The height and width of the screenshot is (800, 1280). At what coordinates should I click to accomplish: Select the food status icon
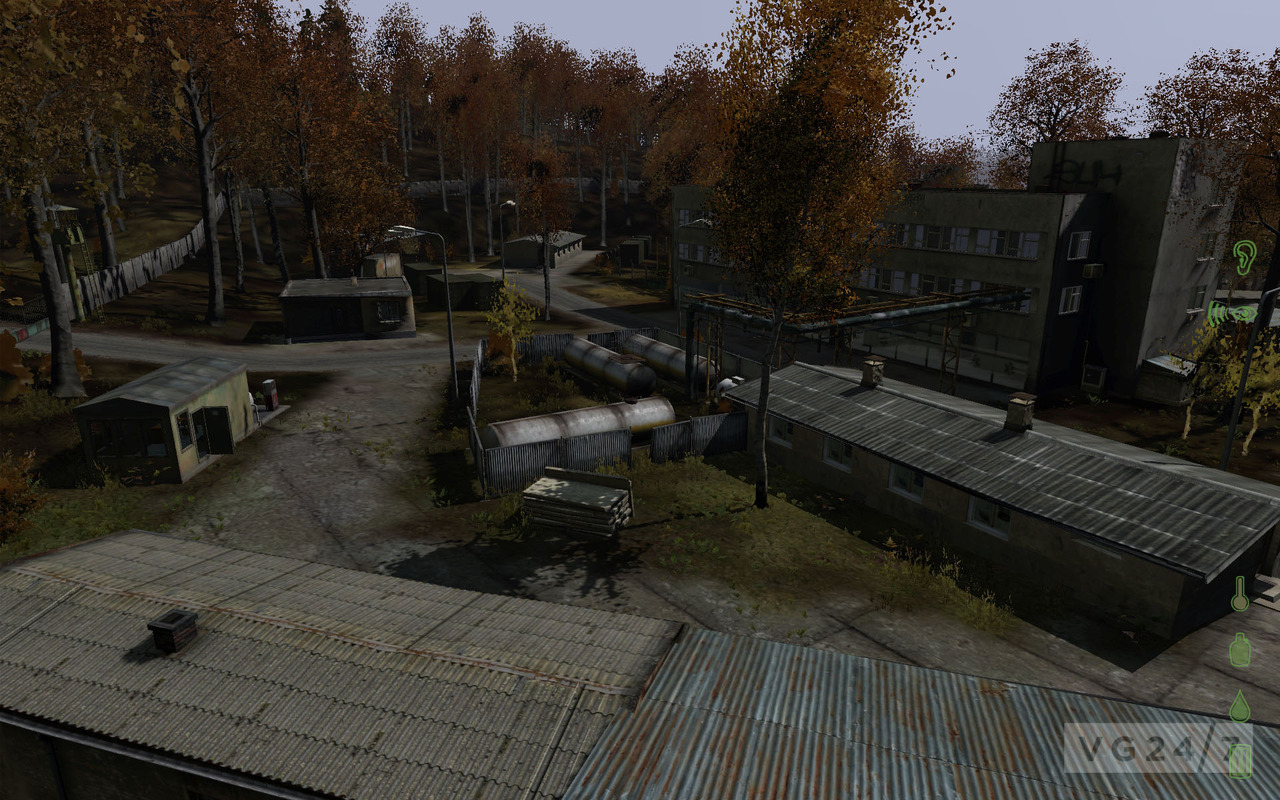[1240, 760]
